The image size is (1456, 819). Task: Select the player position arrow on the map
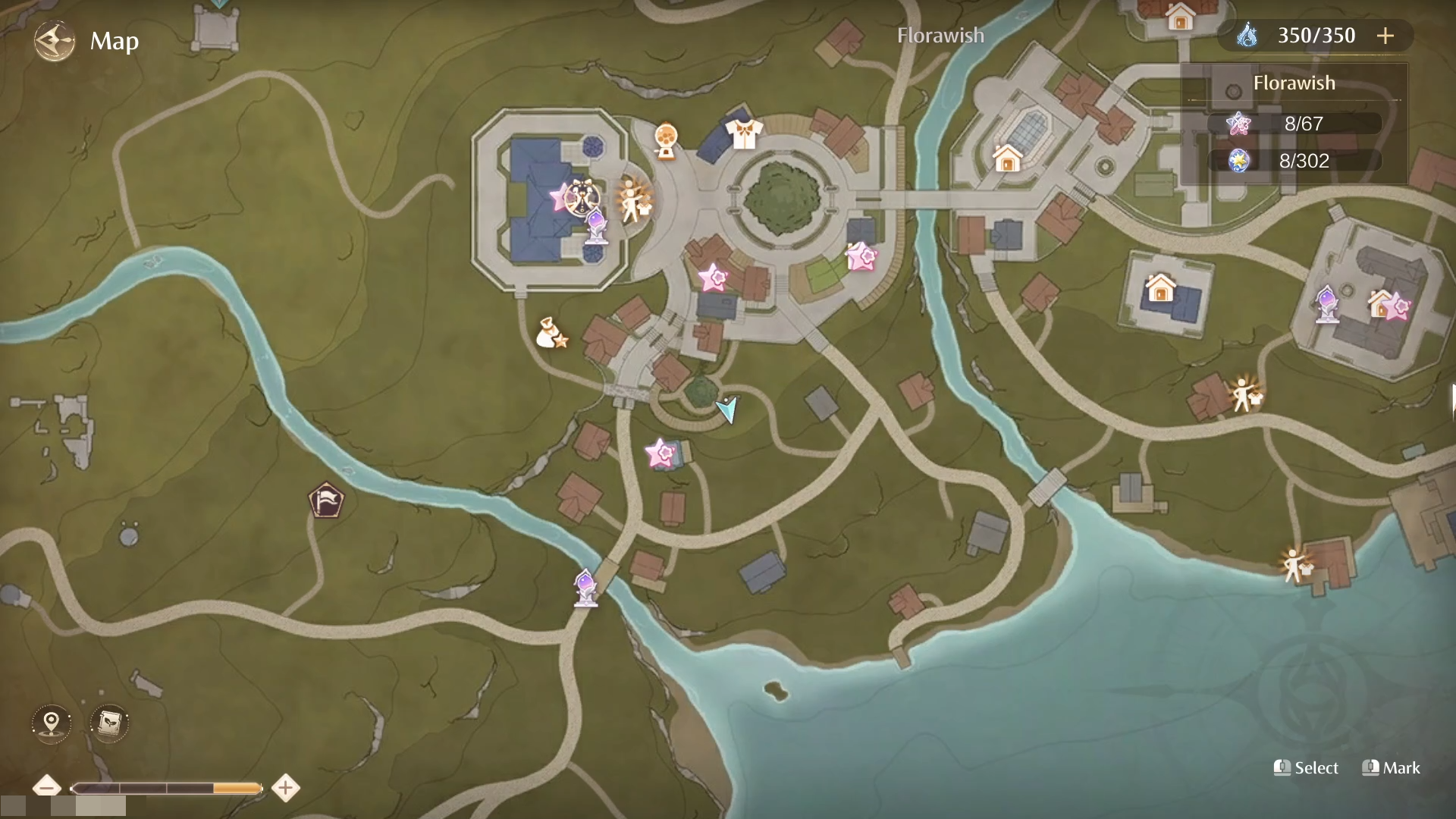click(726, 410)
